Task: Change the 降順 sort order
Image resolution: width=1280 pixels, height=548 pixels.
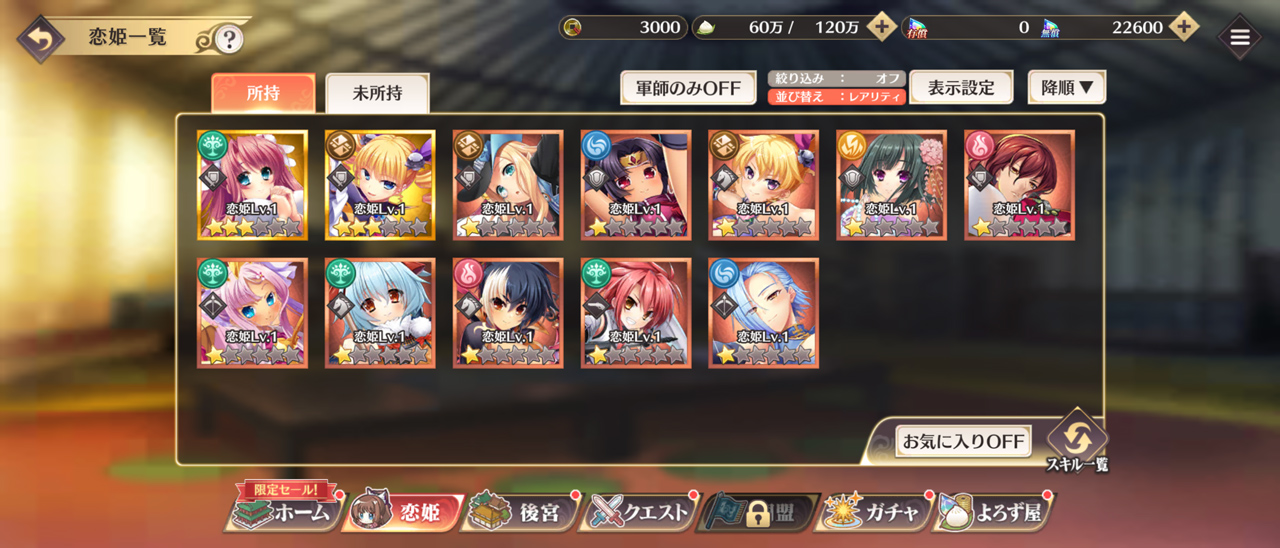Action: click(x=1067, y=88)
